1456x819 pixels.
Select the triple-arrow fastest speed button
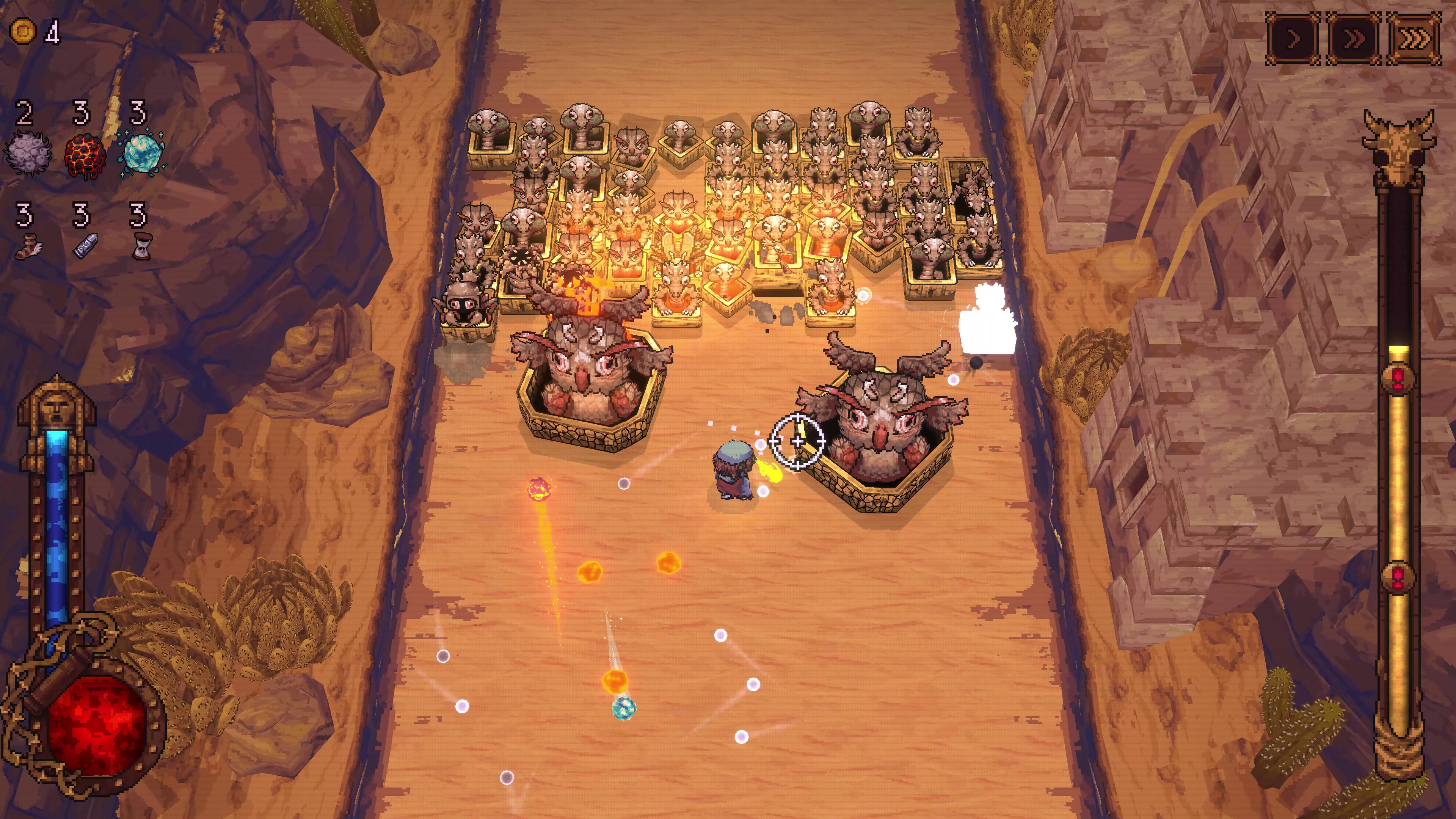pyautogui.click(x=1414, y=38)
